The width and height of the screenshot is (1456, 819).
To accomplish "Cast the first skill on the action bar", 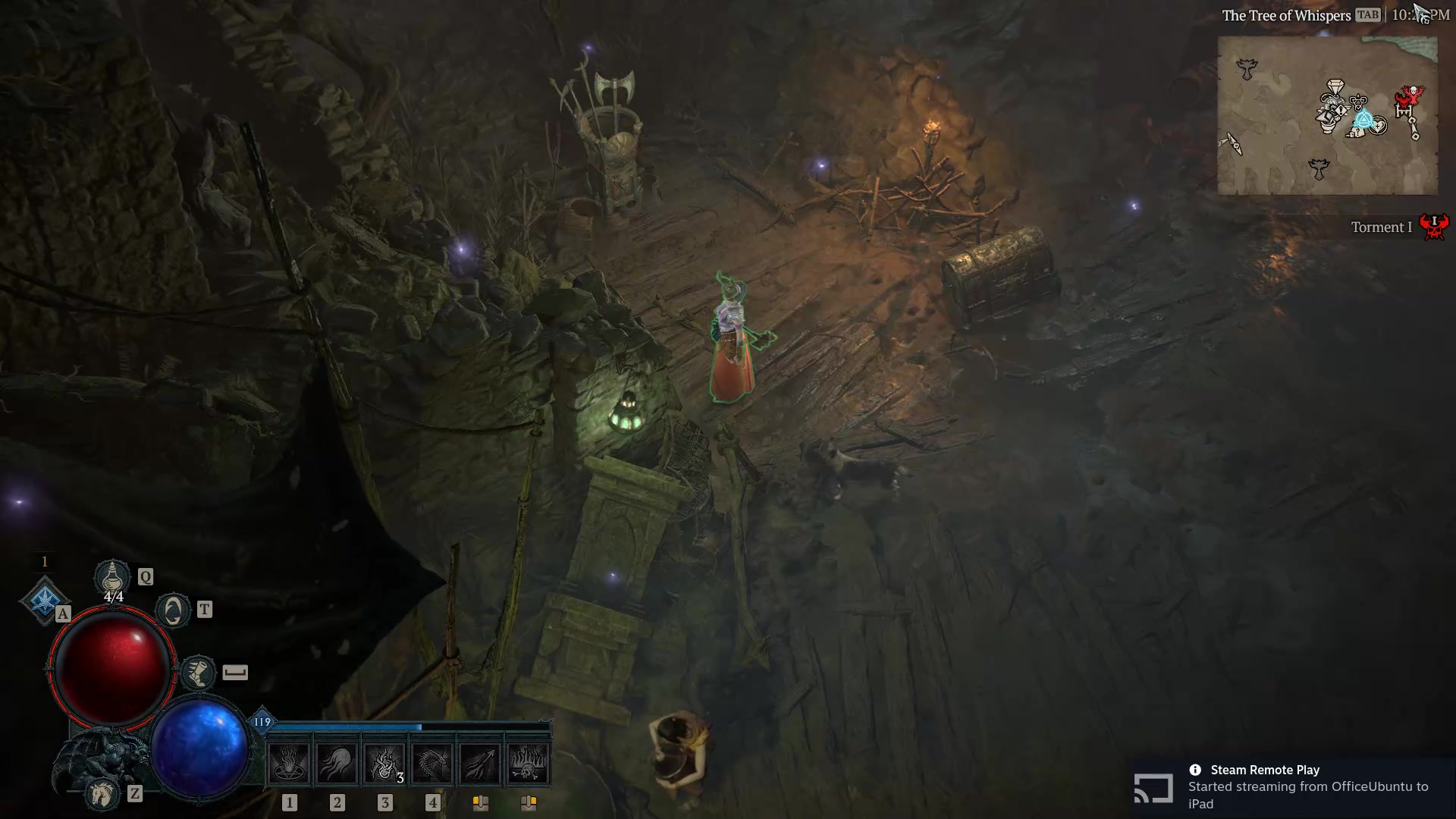I will pos(290,762).
